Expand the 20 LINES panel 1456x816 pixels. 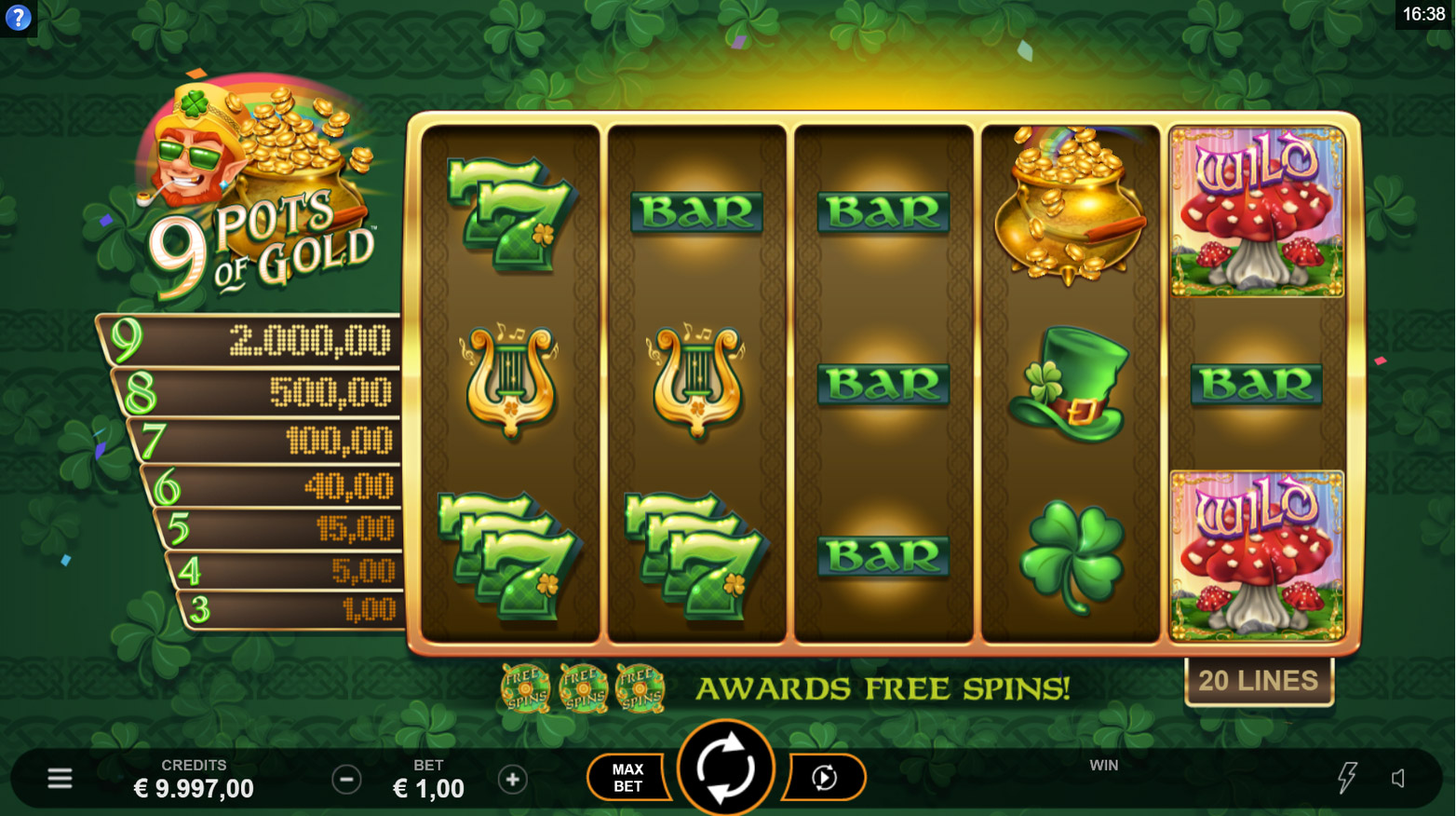[x=1259, y=679]
